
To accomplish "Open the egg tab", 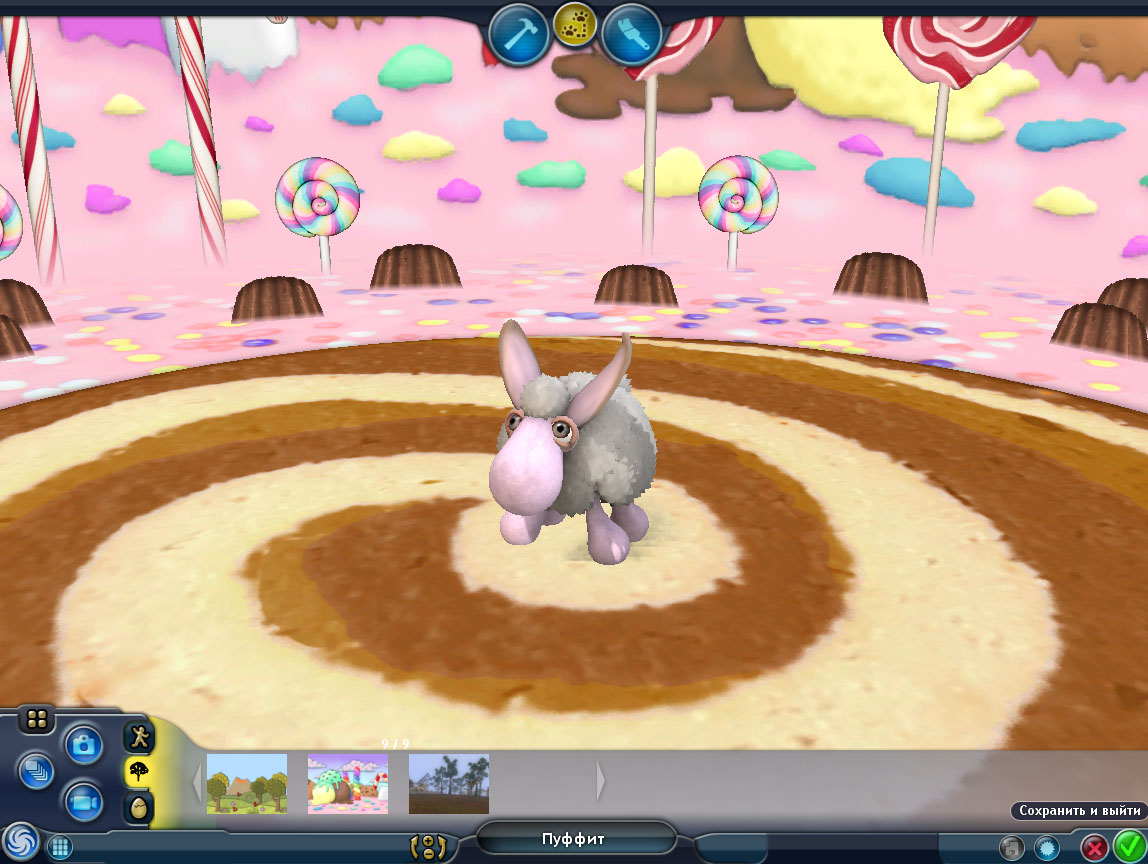I will (138, 807).
